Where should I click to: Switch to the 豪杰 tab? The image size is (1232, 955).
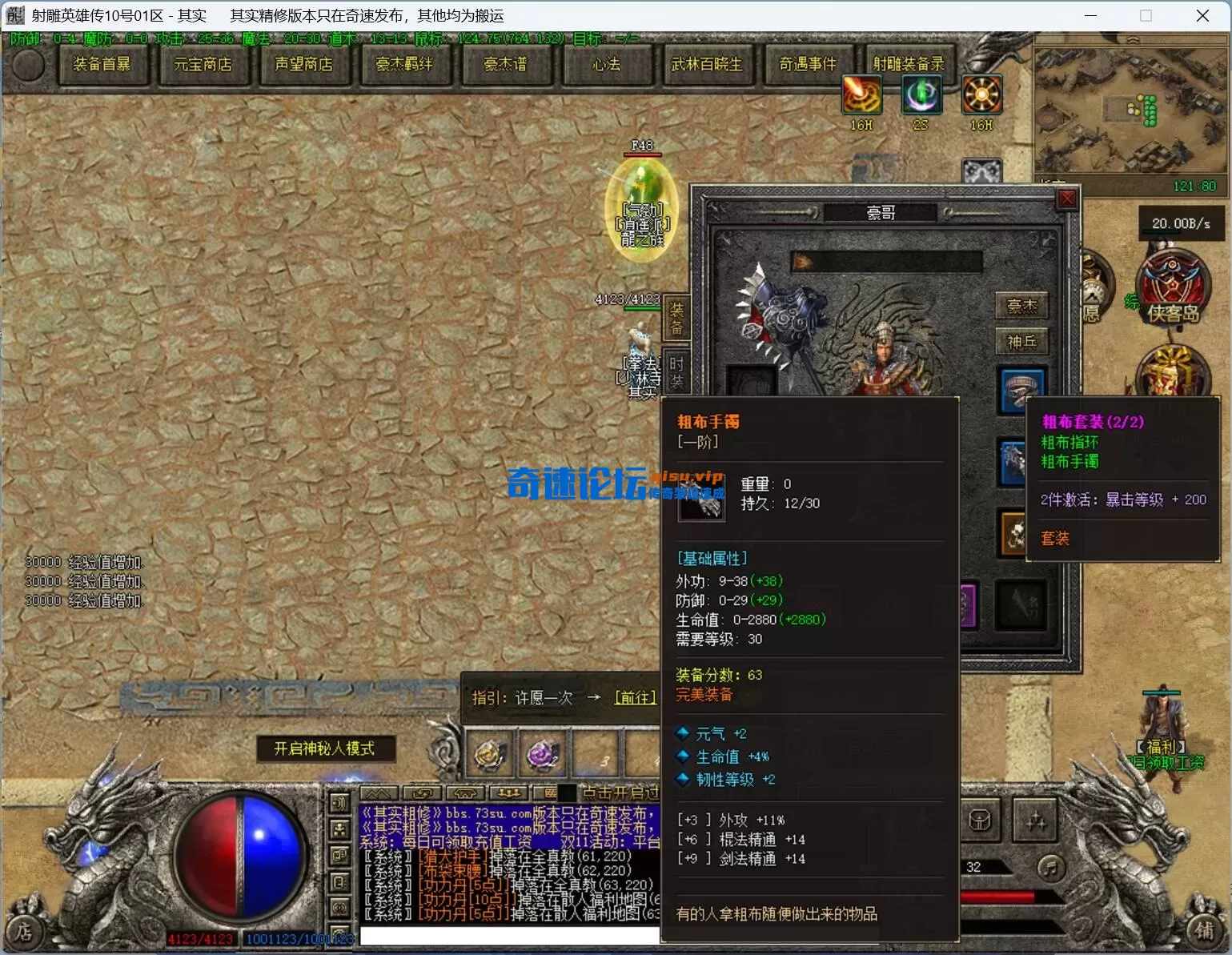(x=1021, y=306)
